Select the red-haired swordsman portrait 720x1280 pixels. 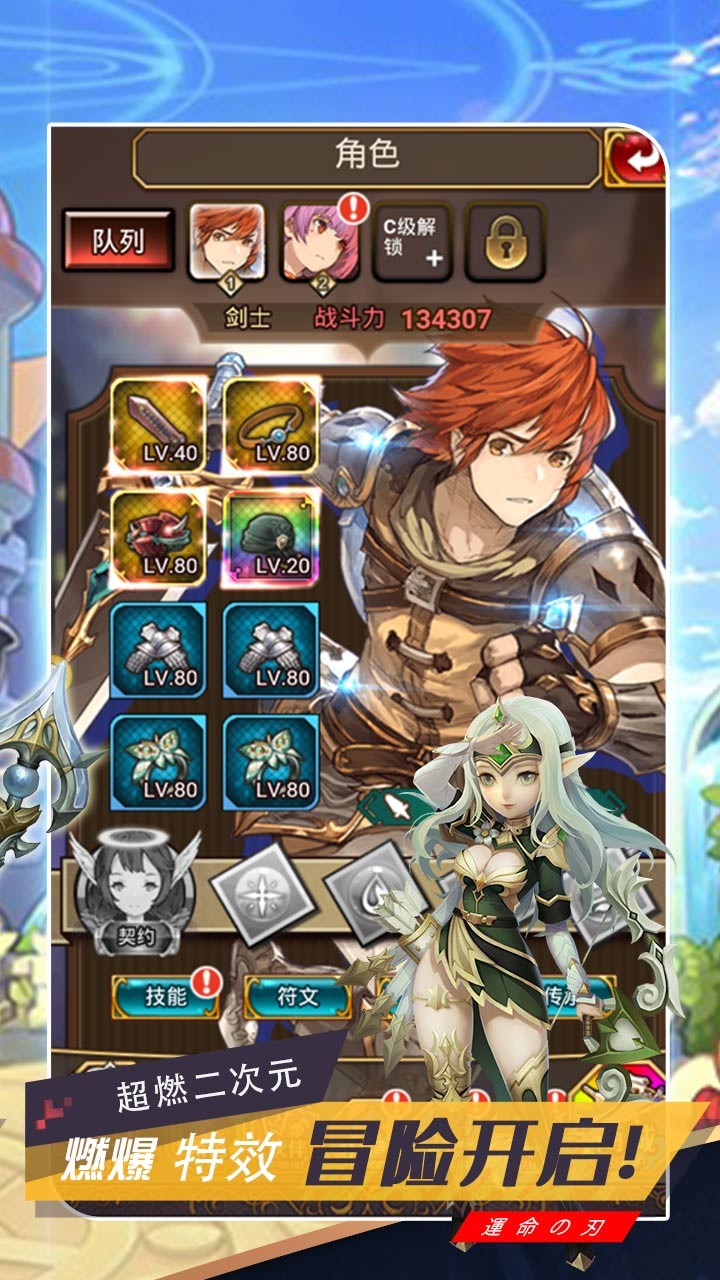tap(227, 242)
